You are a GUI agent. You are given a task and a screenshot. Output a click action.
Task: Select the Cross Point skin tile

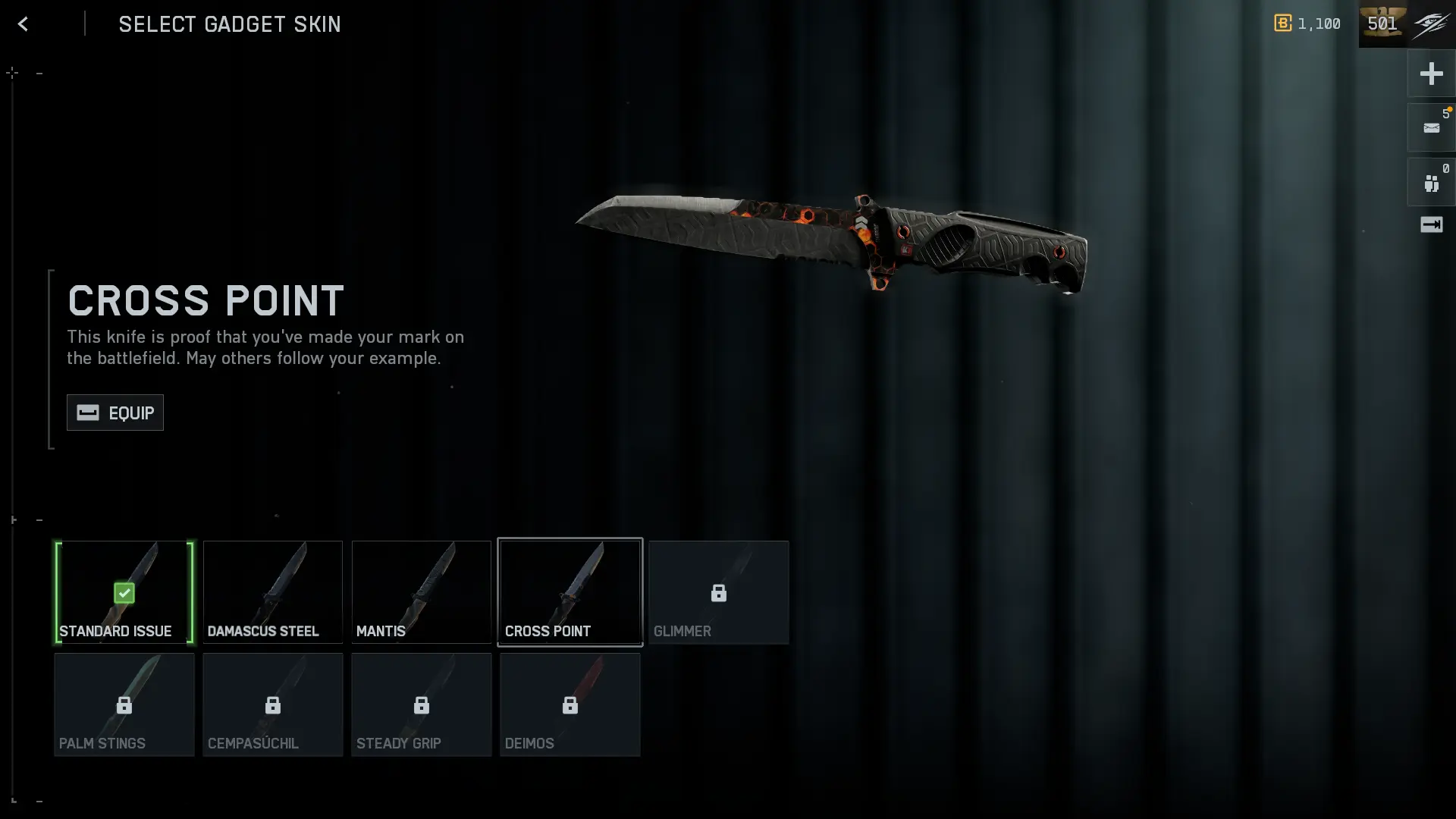coord(570,592)
